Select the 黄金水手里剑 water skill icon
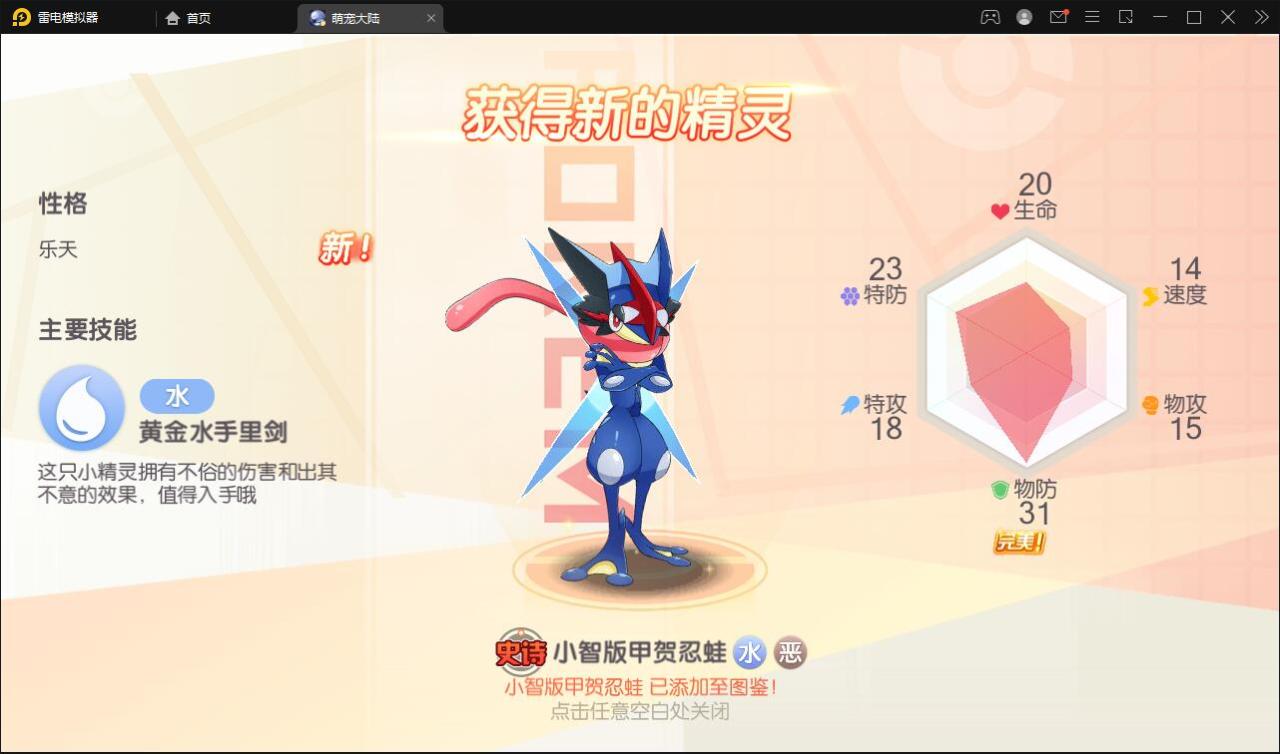Screen dimensions: 1280x754 pyautogui.click(x=81, y=408)
